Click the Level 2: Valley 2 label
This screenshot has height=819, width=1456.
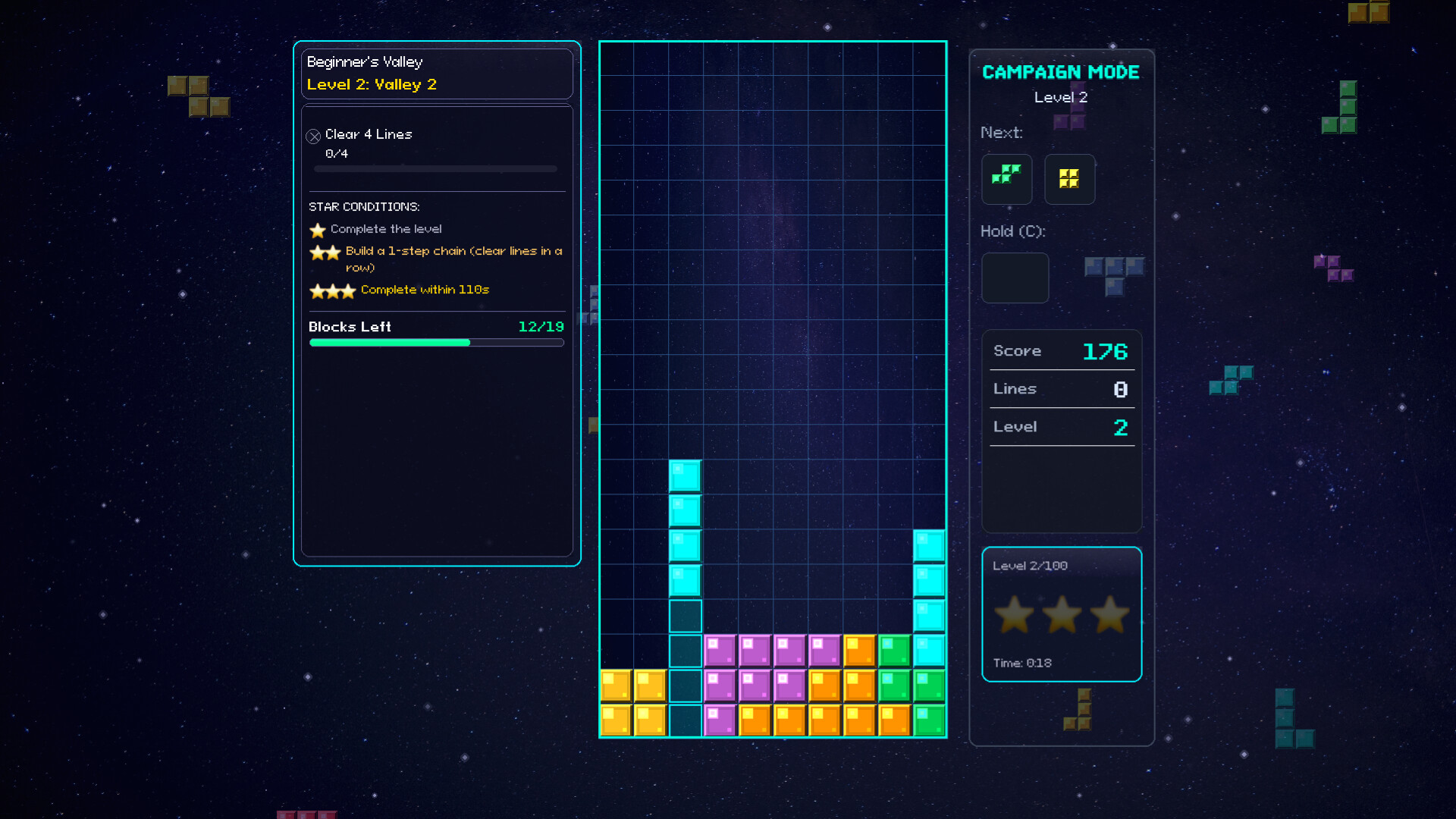(372, 84)
